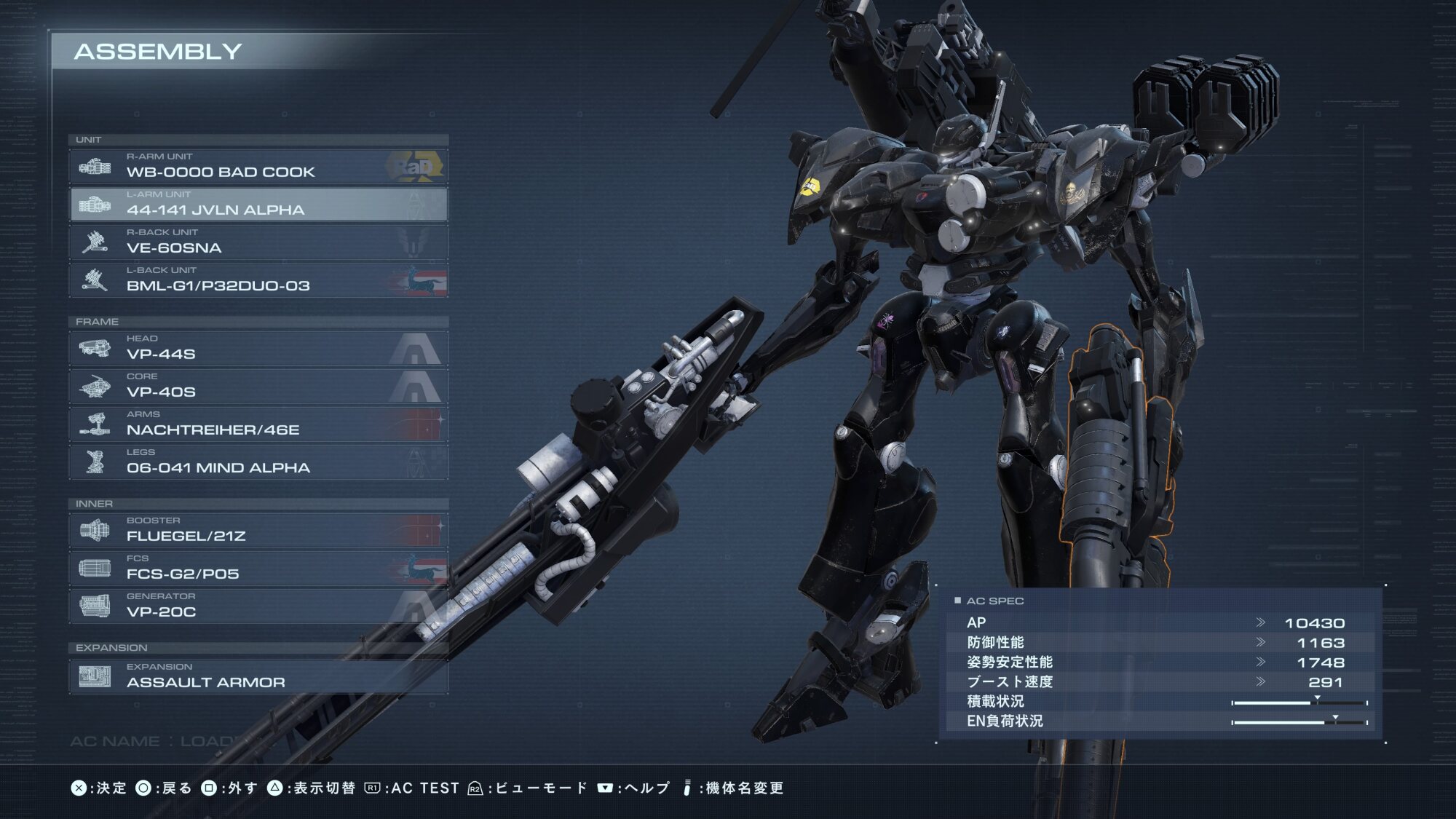Open the VP-44S head part slot

point(258,349)
